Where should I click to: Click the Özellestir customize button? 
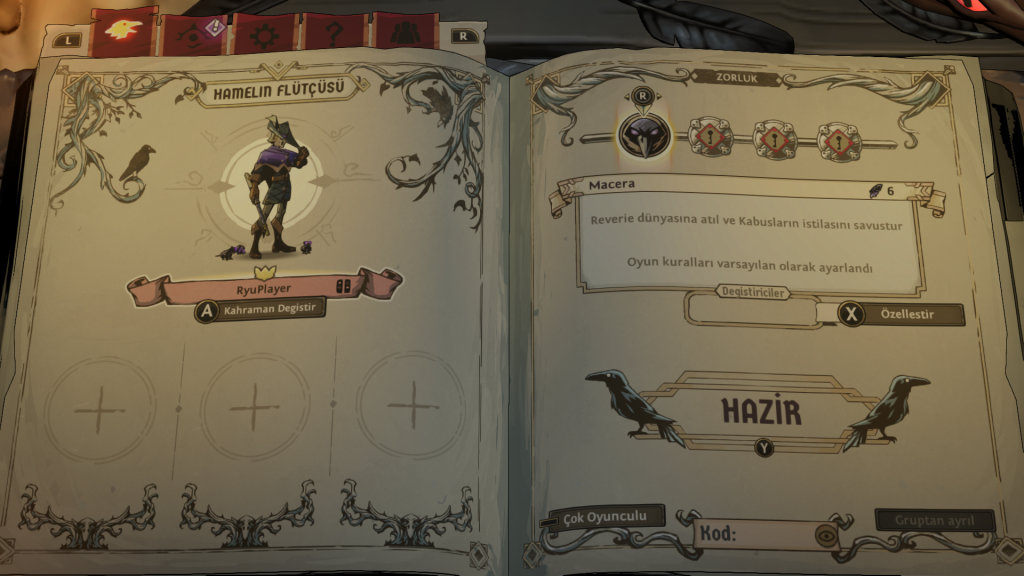click(x=890, y=314)
